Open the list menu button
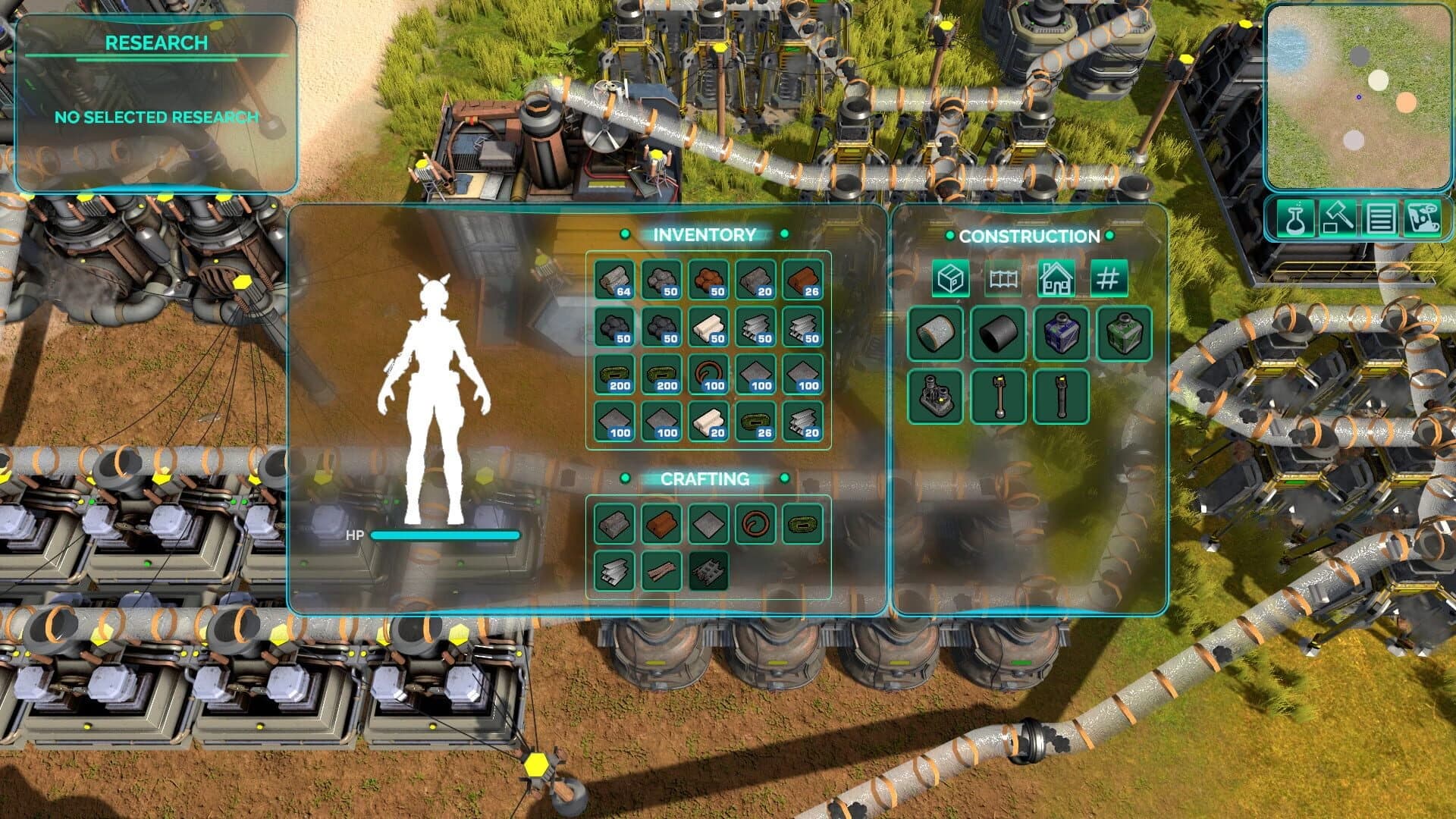Image resolution: width=1456 pixels, height=819 pixels. coord(1380,218)
